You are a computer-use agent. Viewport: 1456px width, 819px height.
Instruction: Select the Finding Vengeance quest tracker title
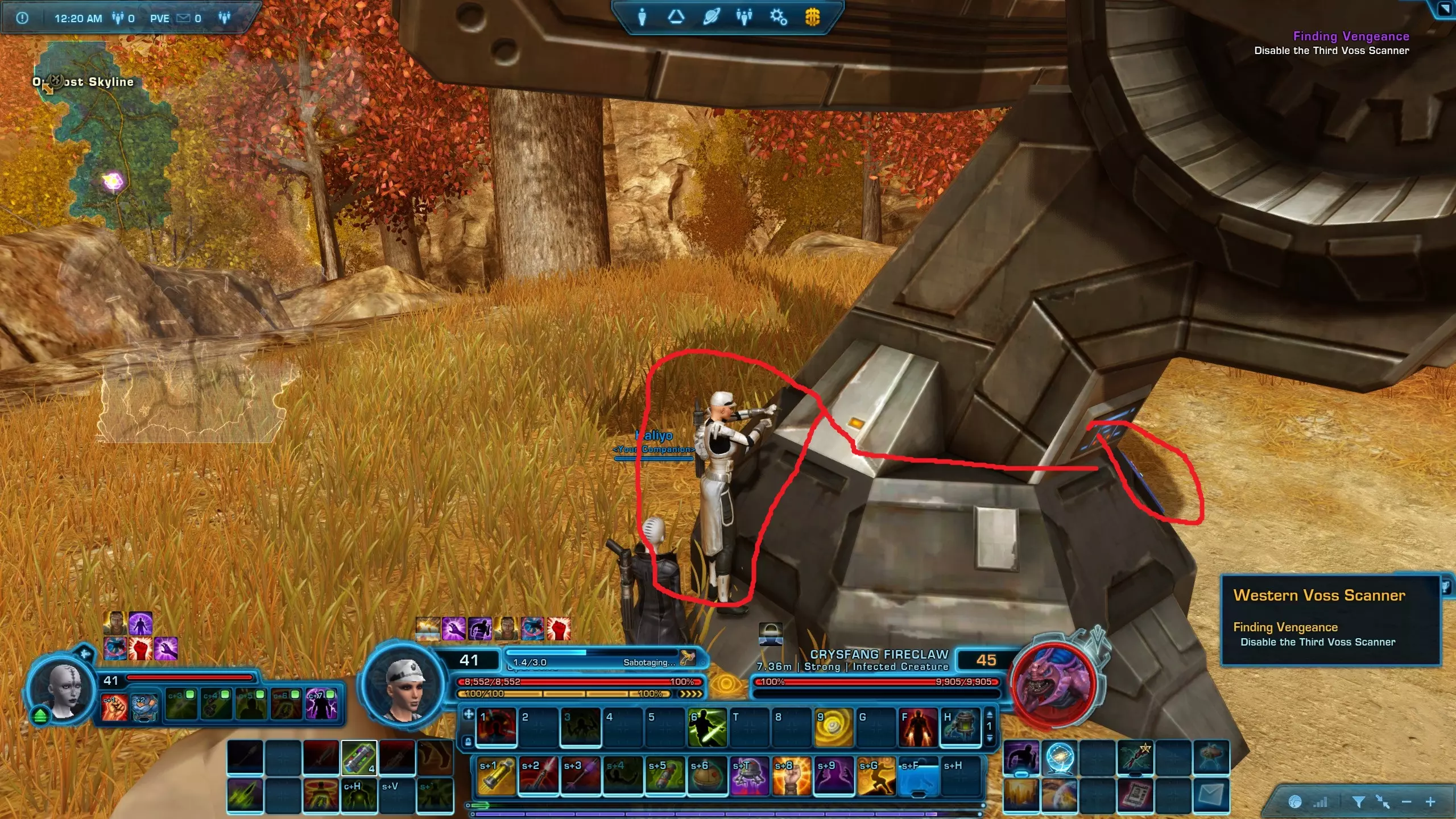point(1351,36)
